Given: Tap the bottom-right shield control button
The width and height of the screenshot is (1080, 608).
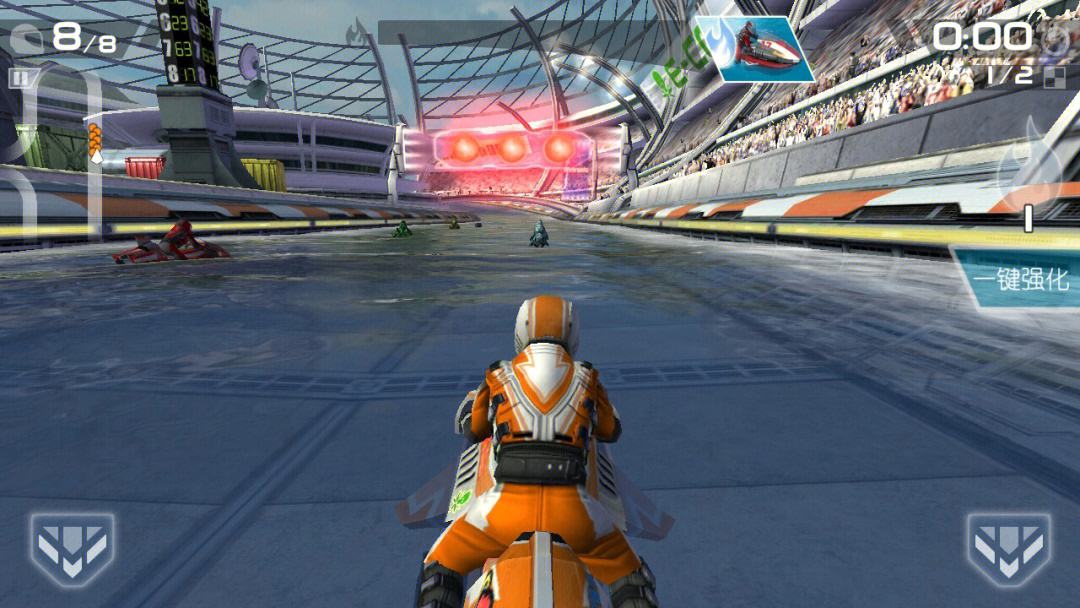Looking at the screenshot, I should pos(1008,549).
